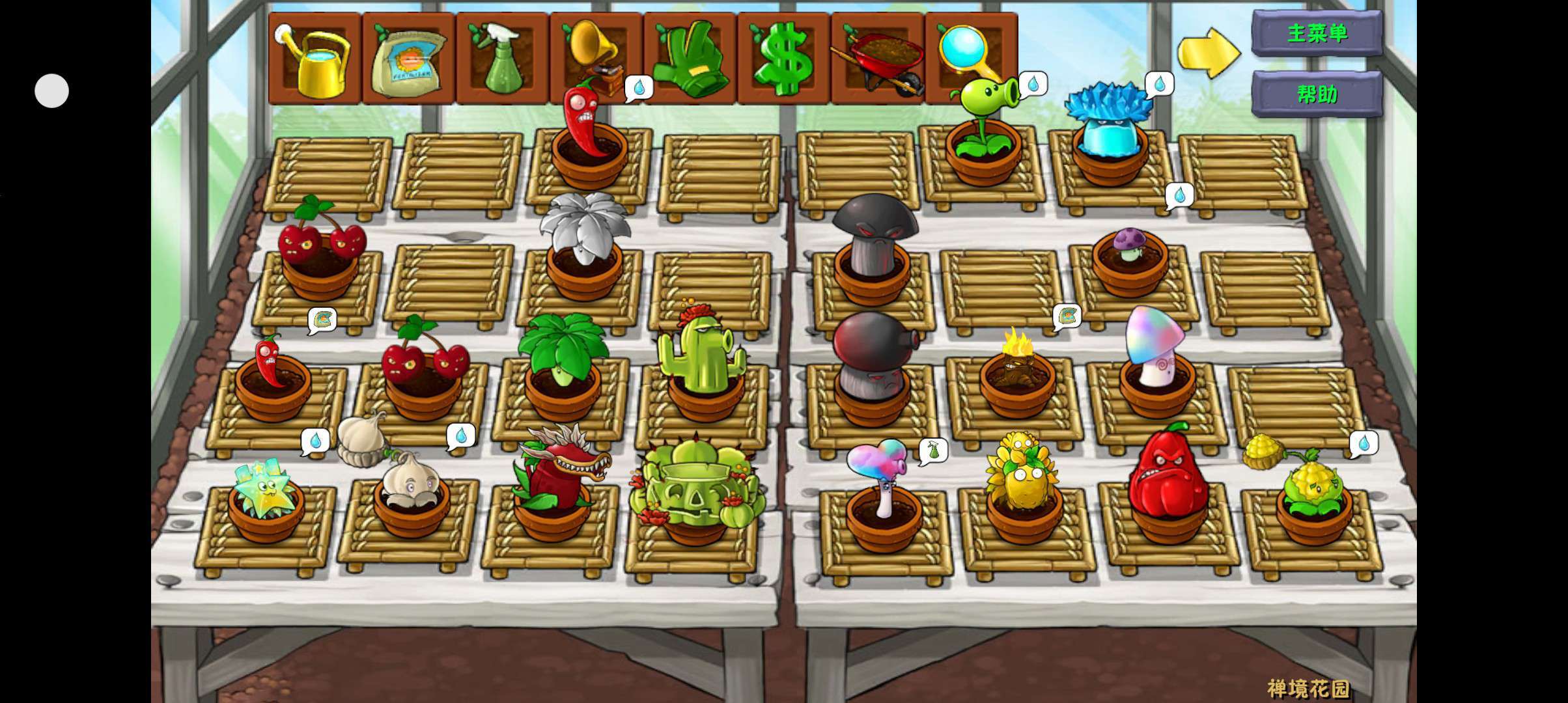
Task: Select the phonograph tool
Action: [x=595, y=52]
